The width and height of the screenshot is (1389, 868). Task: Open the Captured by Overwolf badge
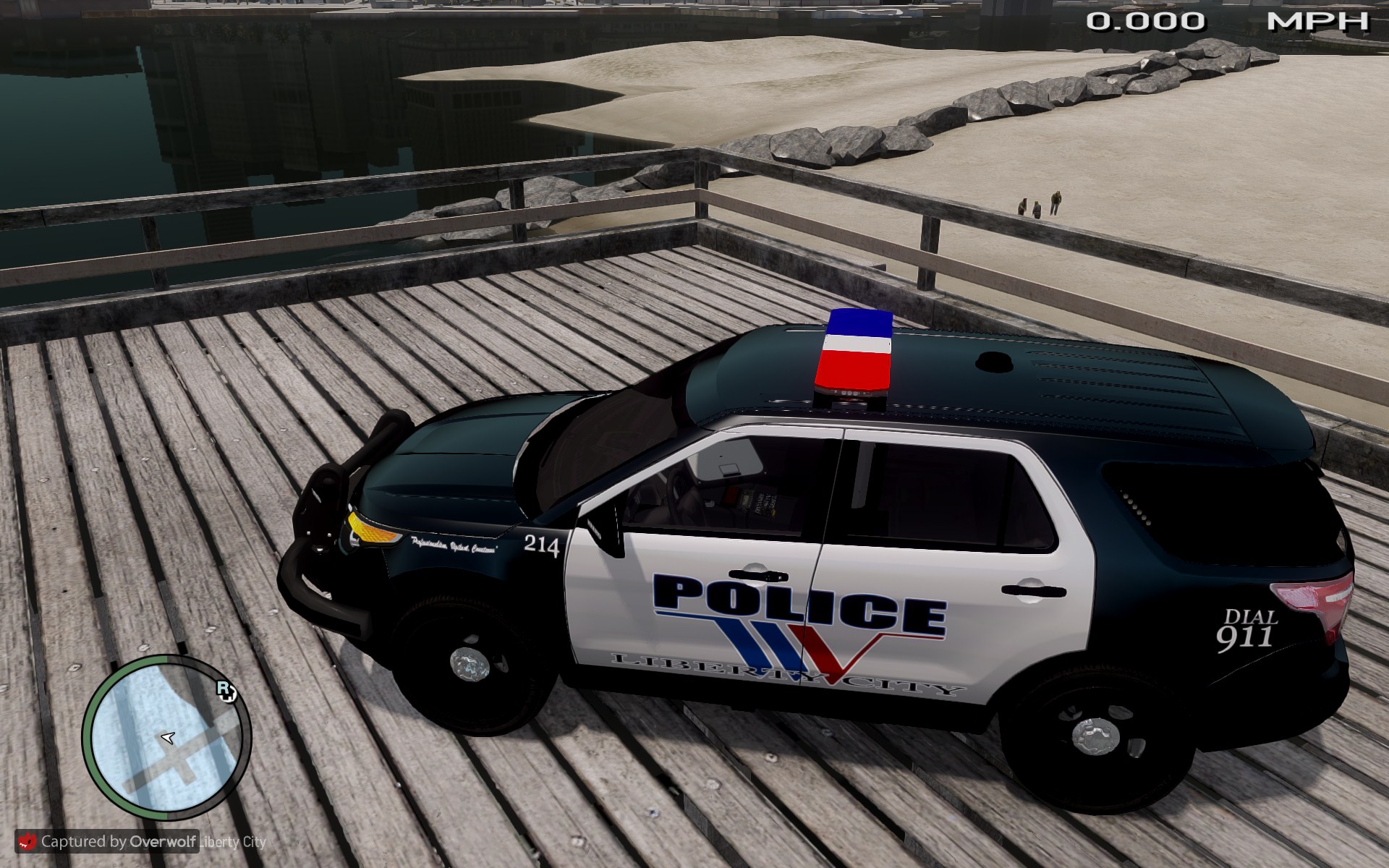(107, 841)
